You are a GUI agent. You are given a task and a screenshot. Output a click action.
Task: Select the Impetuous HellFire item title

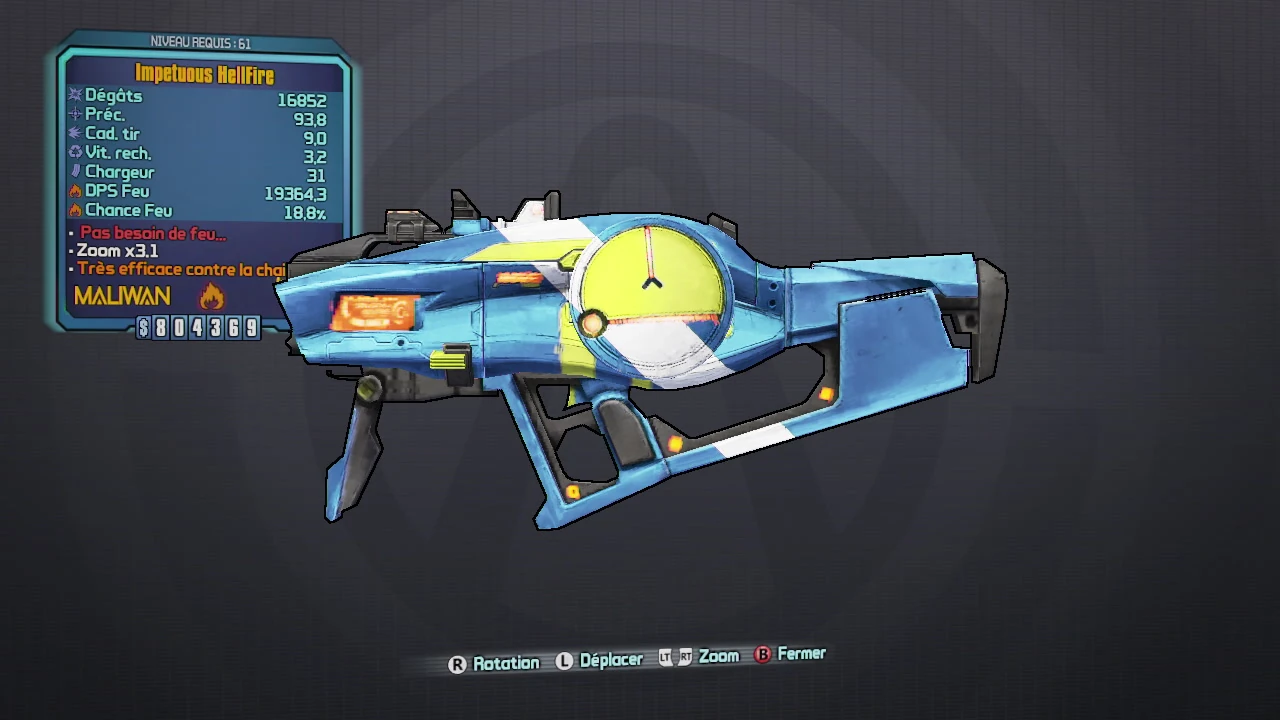tap(204, 75)
